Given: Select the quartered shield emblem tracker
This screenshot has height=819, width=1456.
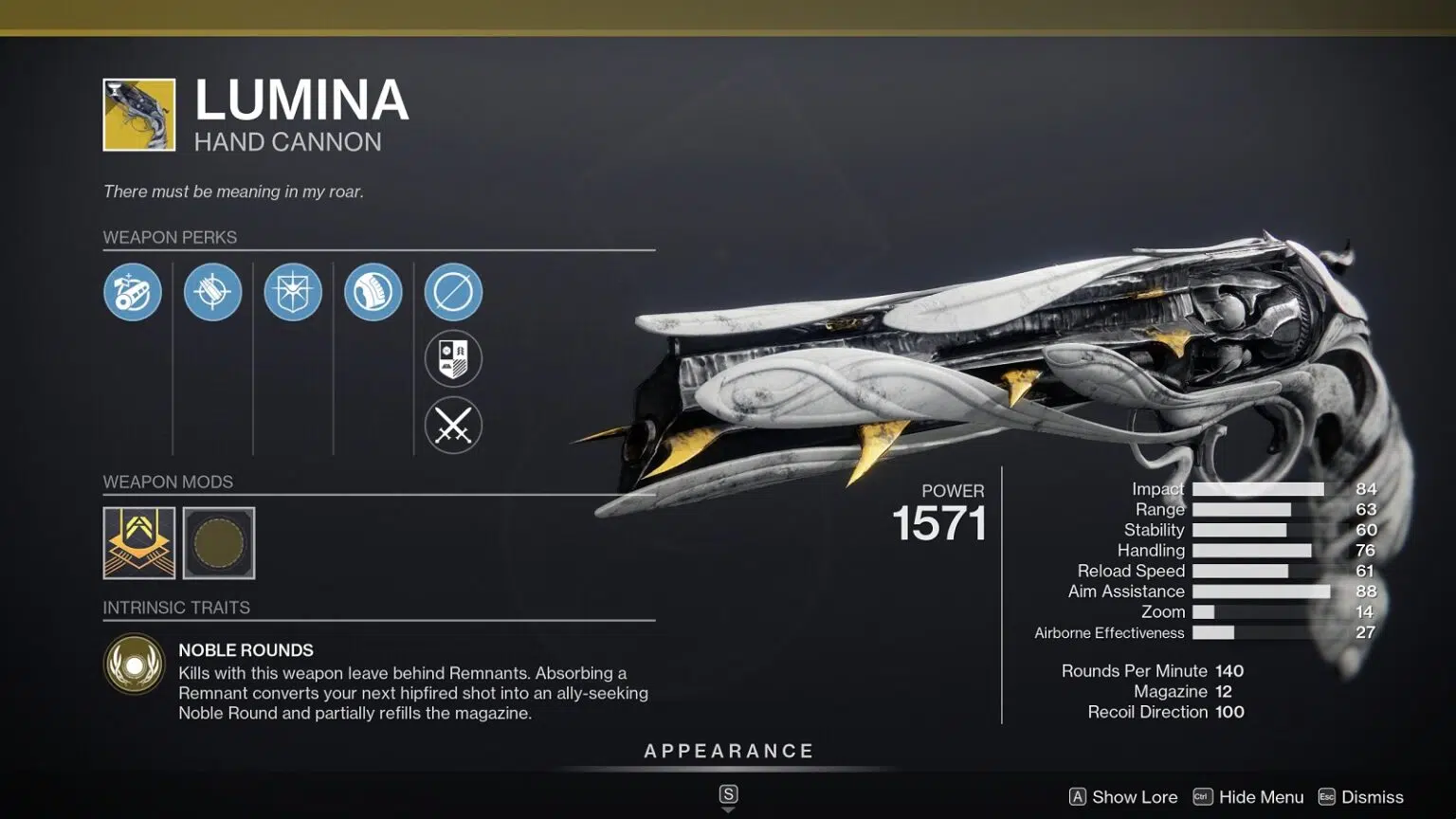Looking at the screenshot, I should pos(453,358).
